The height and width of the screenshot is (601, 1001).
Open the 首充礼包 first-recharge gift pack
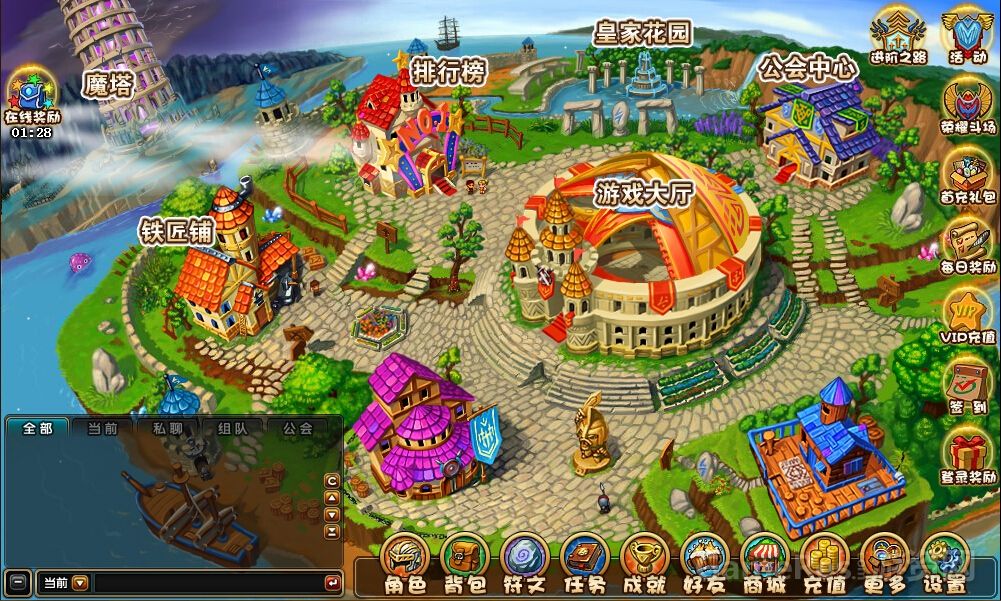pos(967,178)
